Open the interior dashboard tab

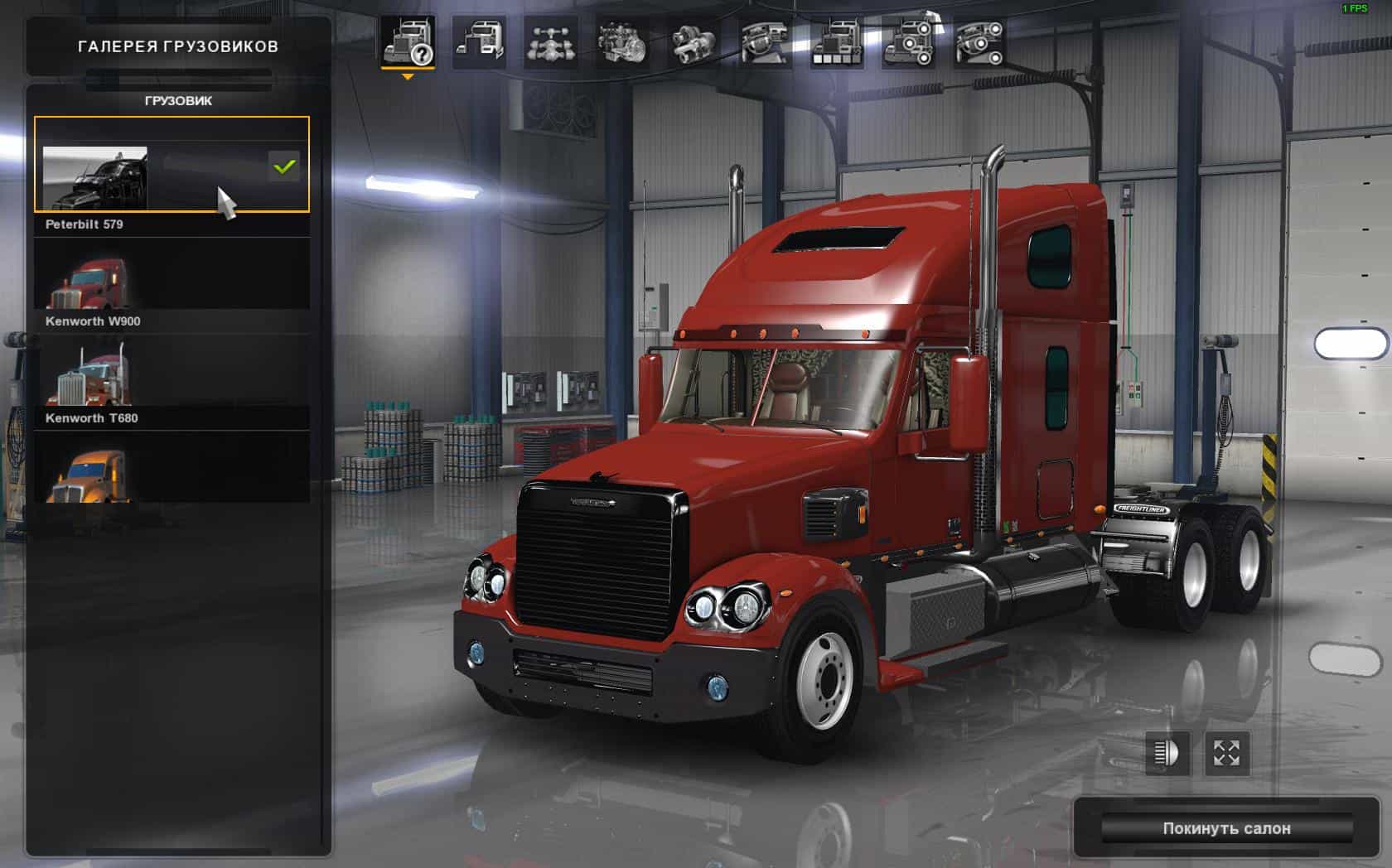tap(765, 41)
